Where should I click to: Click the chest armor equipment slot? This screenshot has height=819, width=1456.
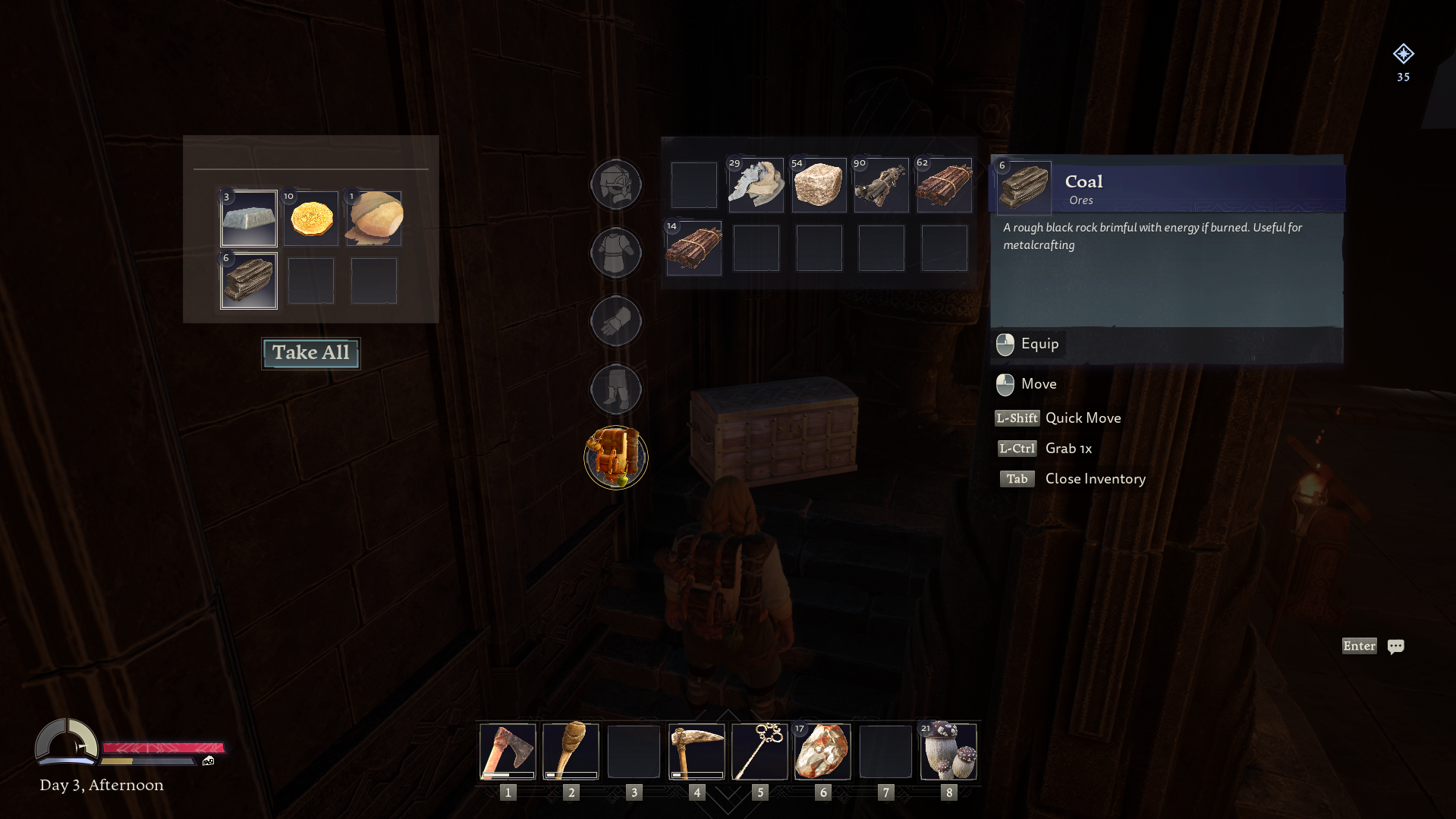[615, 252]
